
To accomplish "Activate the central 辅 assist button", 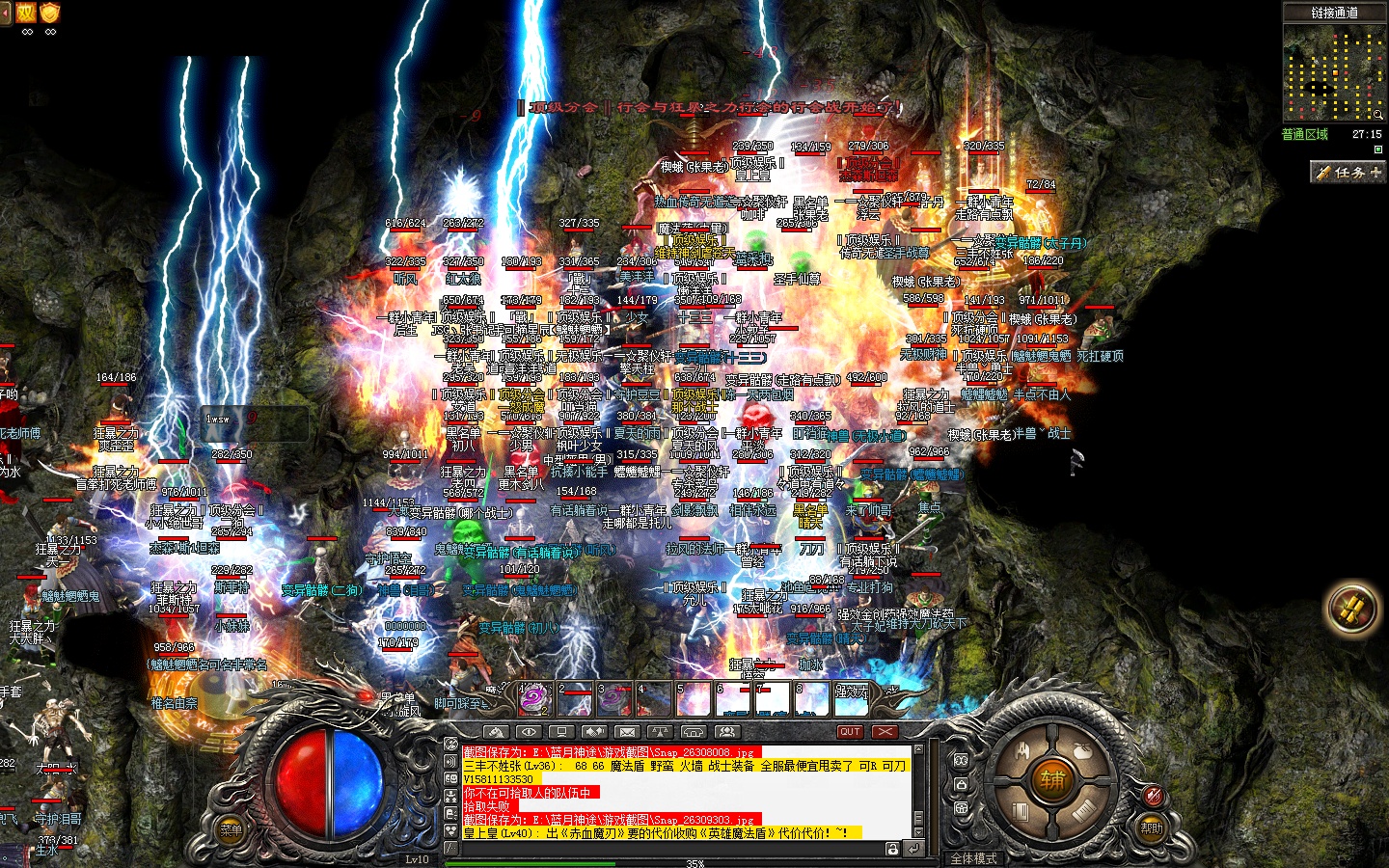I will (1051, 779).
